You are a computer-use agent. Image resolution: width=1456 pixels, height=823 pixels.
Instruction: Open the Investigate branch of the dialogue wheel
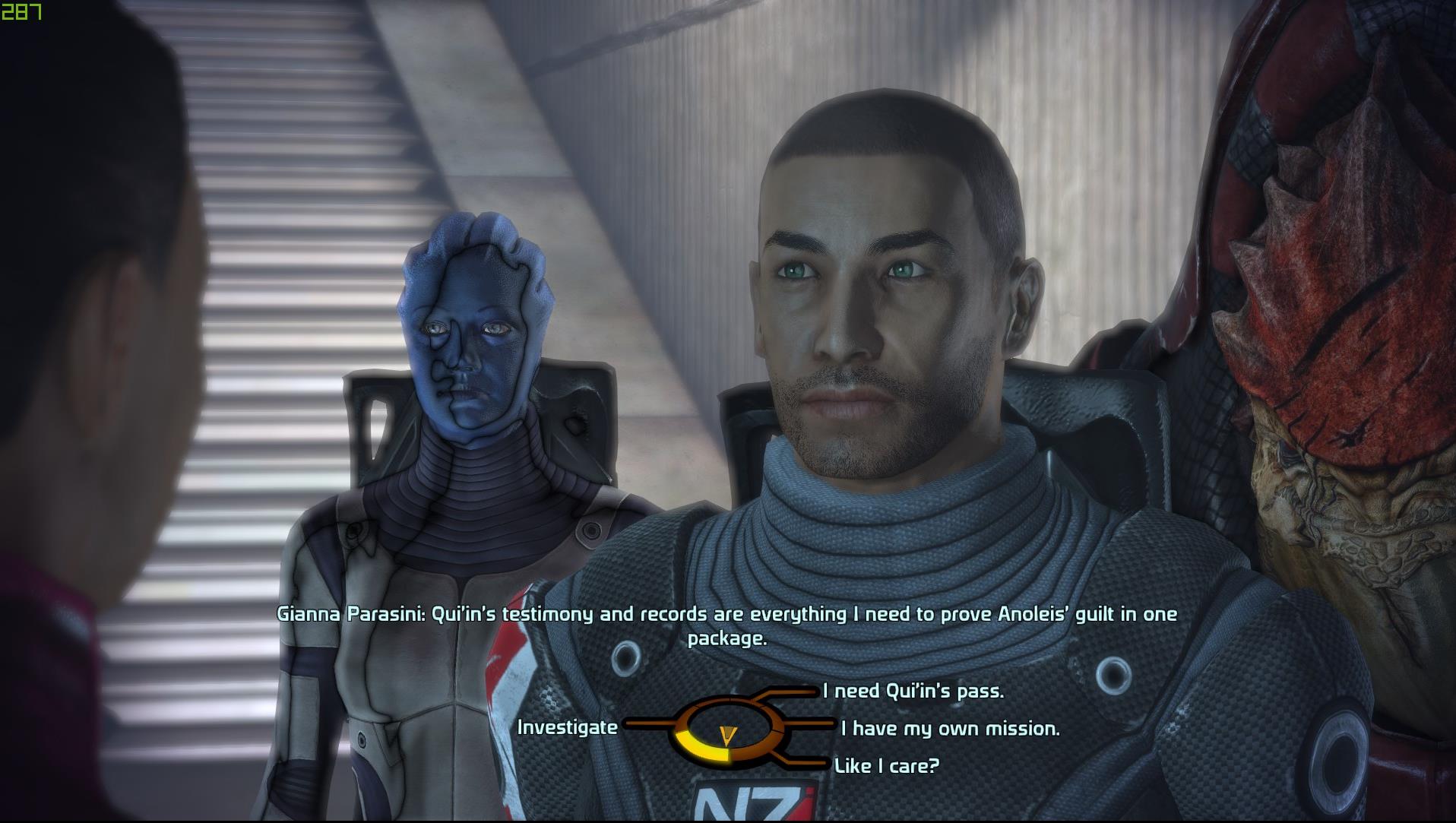[x=567, y=728]
